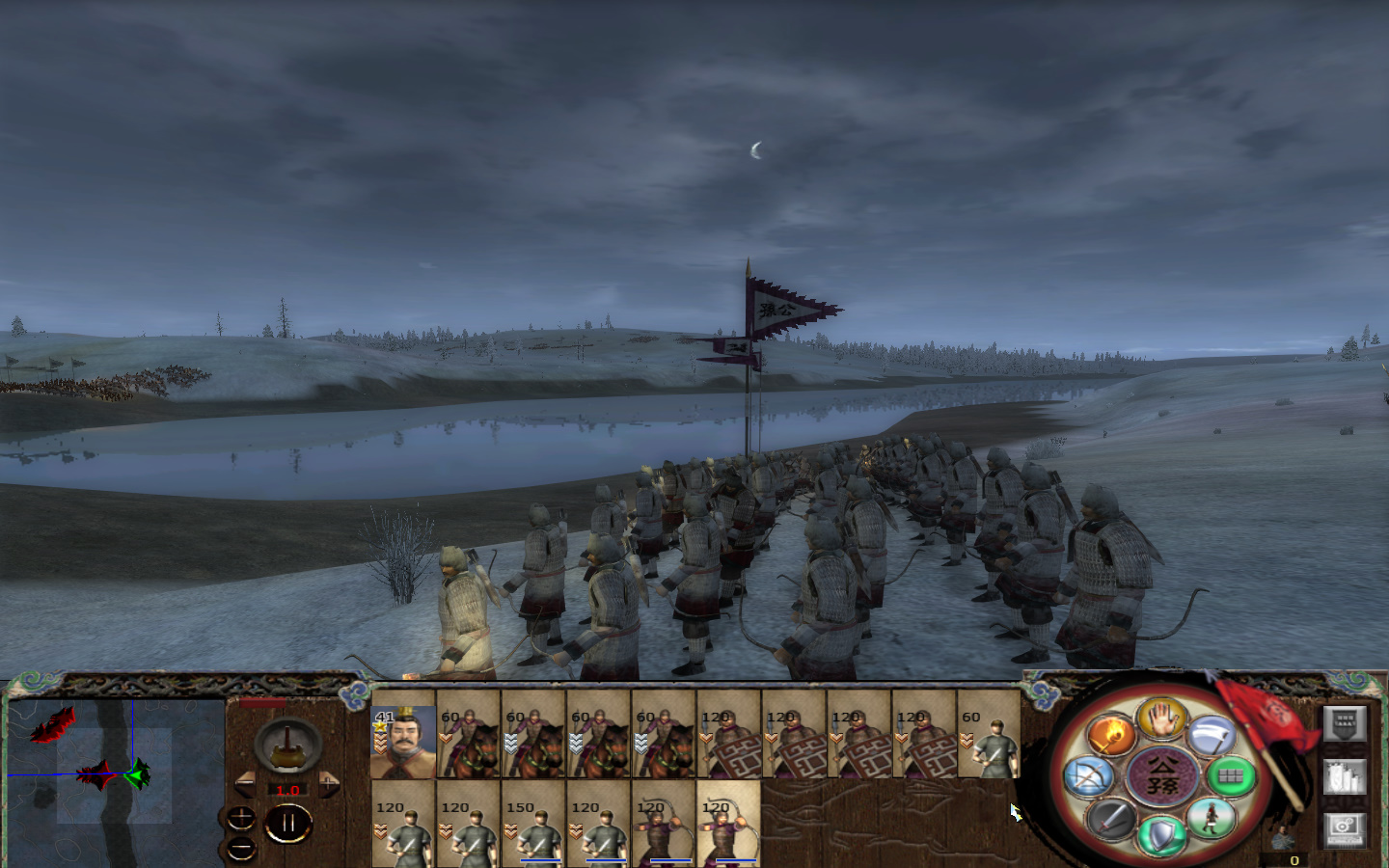Click the red battle speed progress bar
This screenshot has height=868, width=1389.
tap(262, 702)
